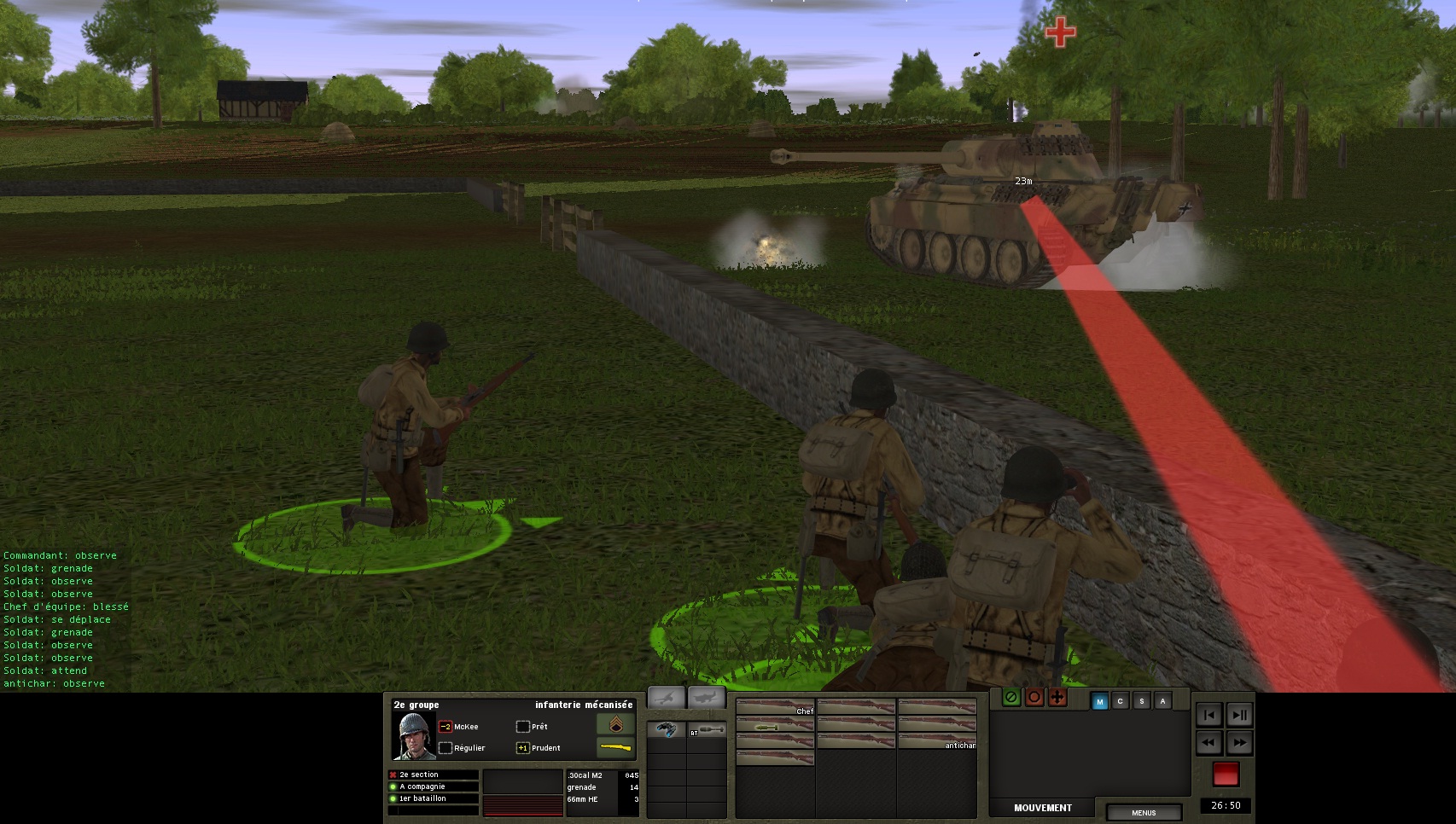This screenshot has height=824, width=1456.
Task: Select the binoculars equipment slot
Action: pos(666,729)
